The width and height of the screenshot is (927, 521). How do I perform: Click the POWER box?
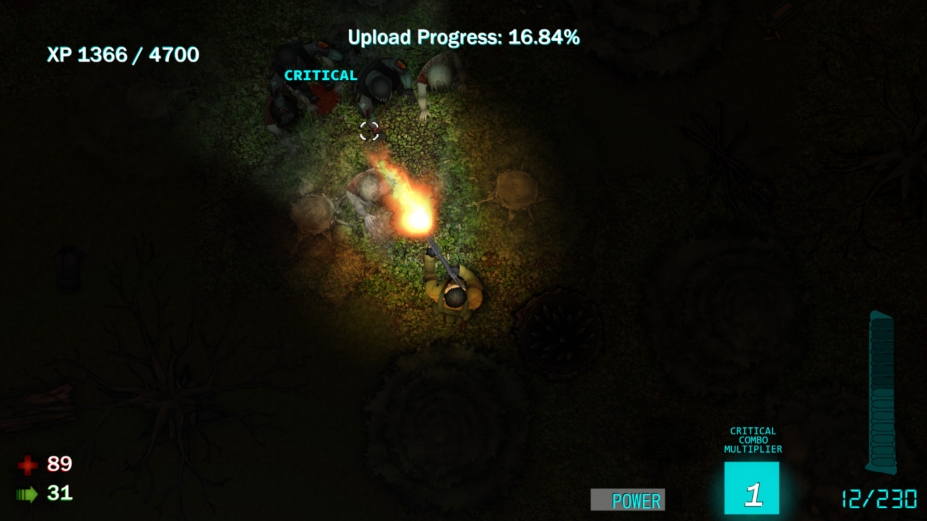click(627, 500)
